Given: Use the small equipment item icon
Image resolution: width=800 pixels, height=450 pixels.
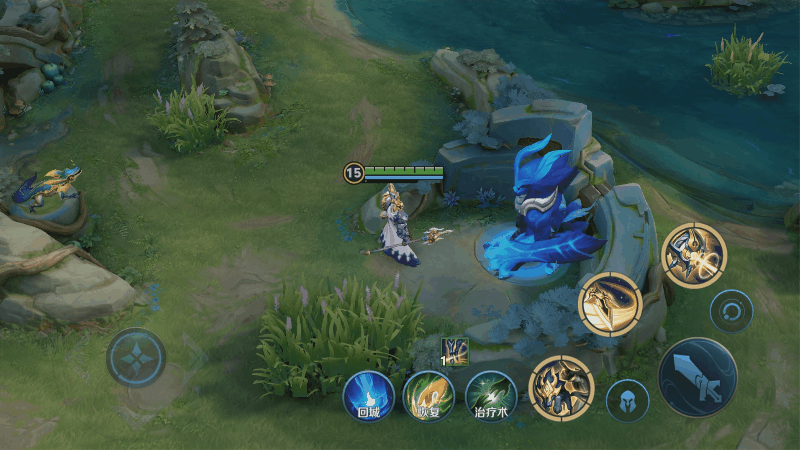Looking at the screenshot, I should 456,351.
